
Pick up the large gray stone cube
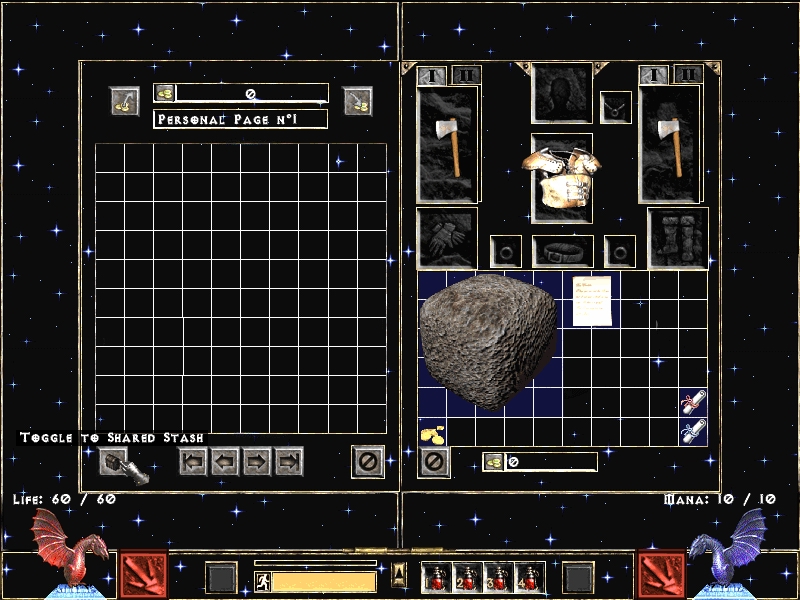488,342
